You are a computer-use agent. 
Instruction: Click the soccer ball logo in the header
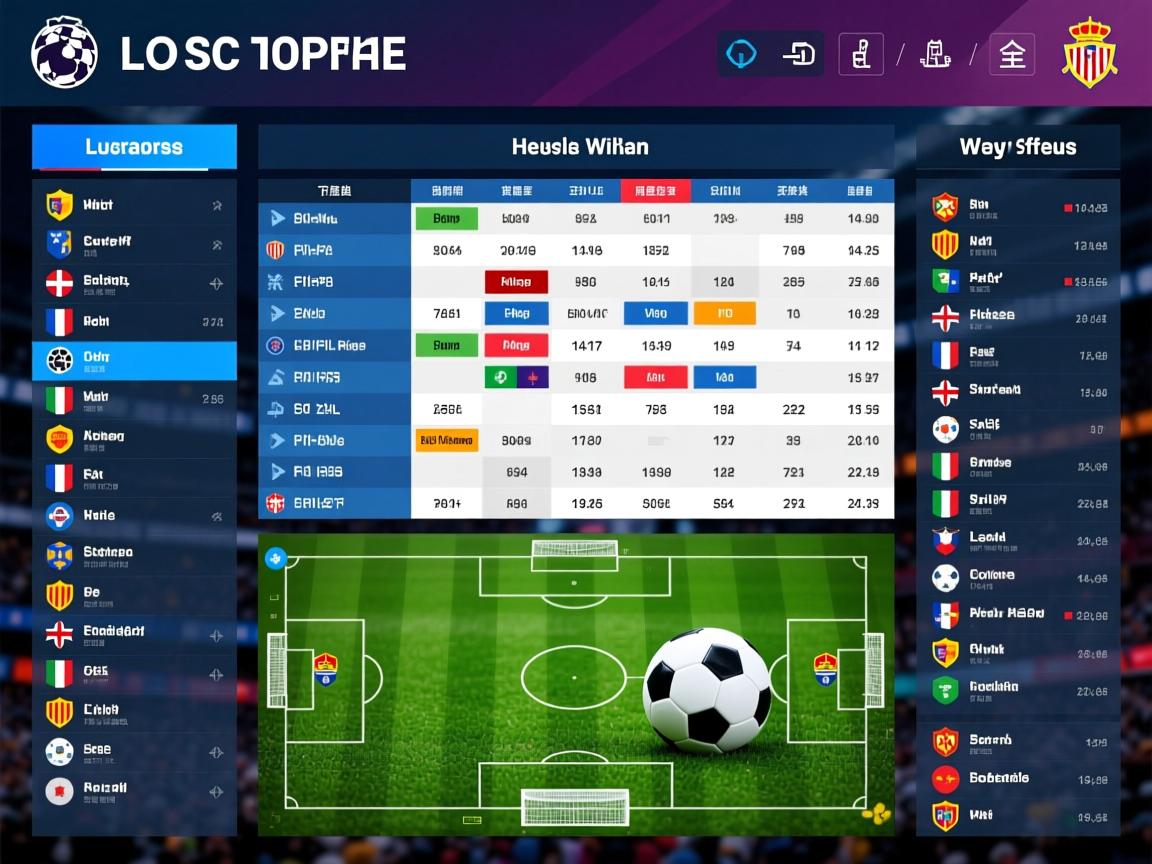point(64,53)
